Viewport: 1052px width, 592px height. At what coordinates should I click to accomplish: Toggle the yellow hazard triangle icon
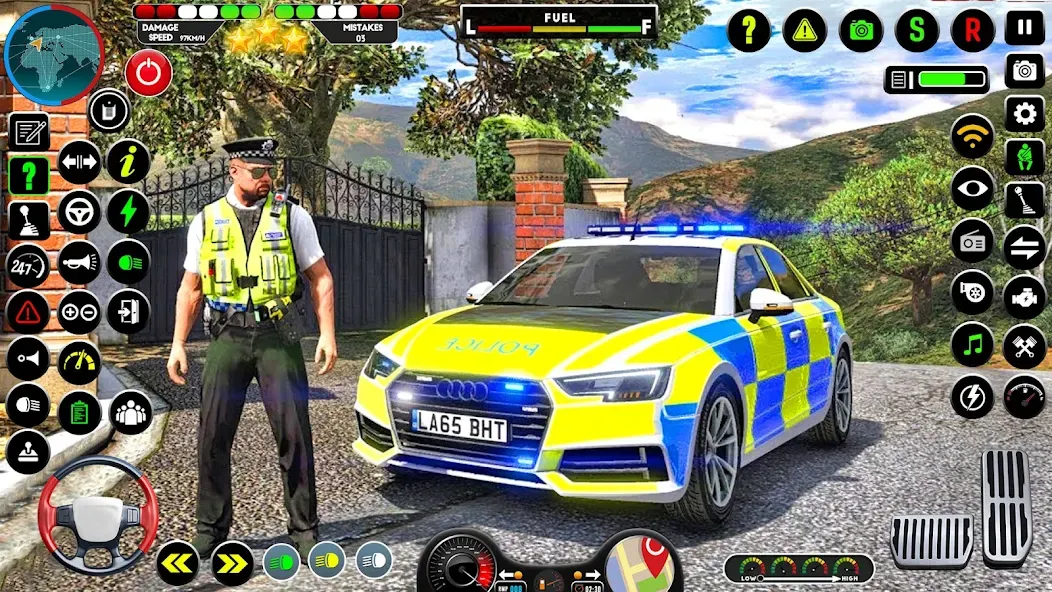(804, 30)
